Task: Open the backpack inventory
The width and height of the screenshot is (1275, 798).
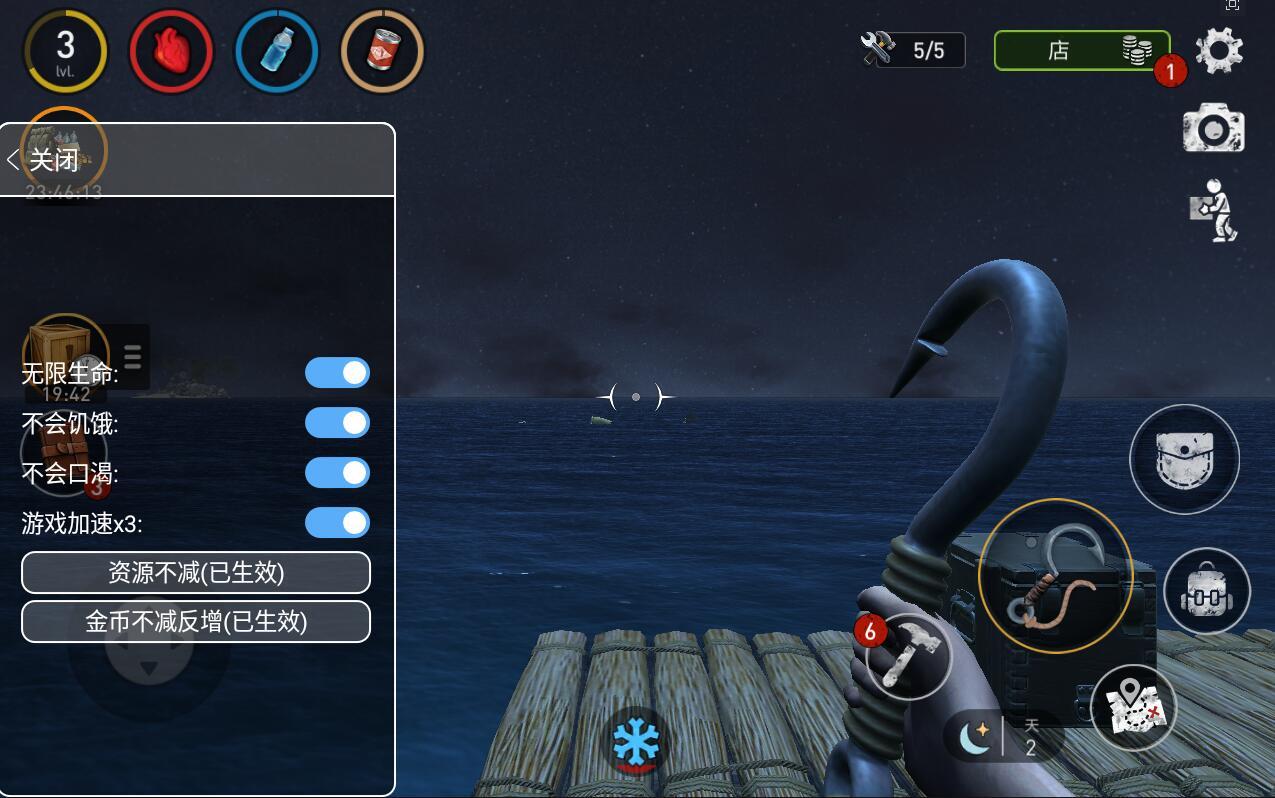Action: (x=1206, y=591)
